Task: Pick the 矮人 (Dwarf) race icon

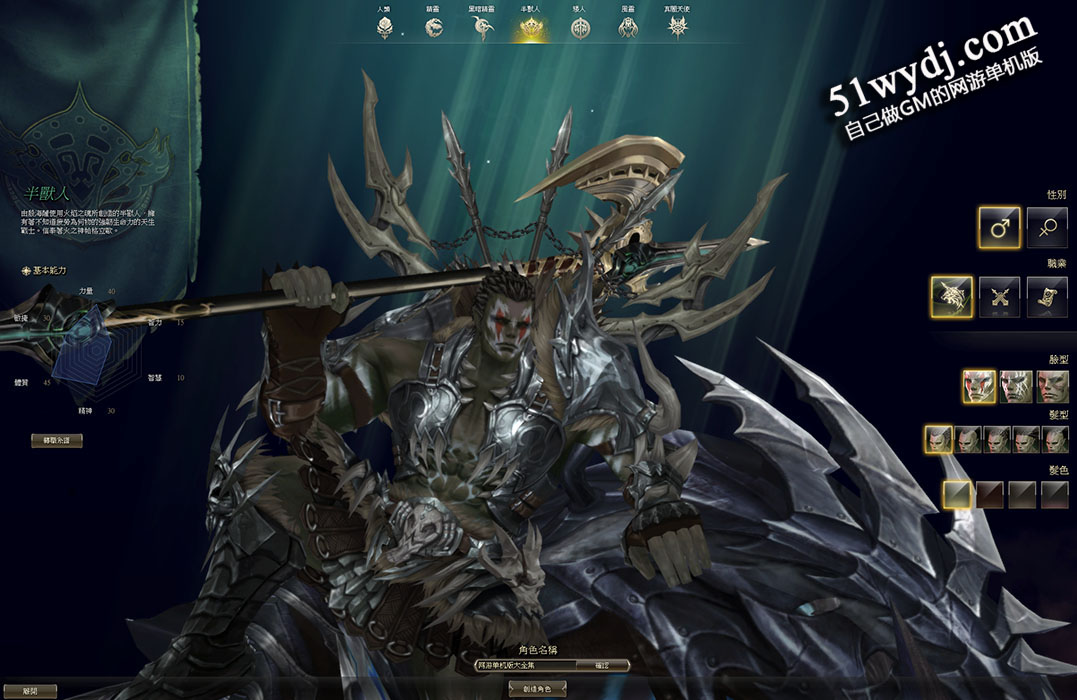Action: (581, 29)
